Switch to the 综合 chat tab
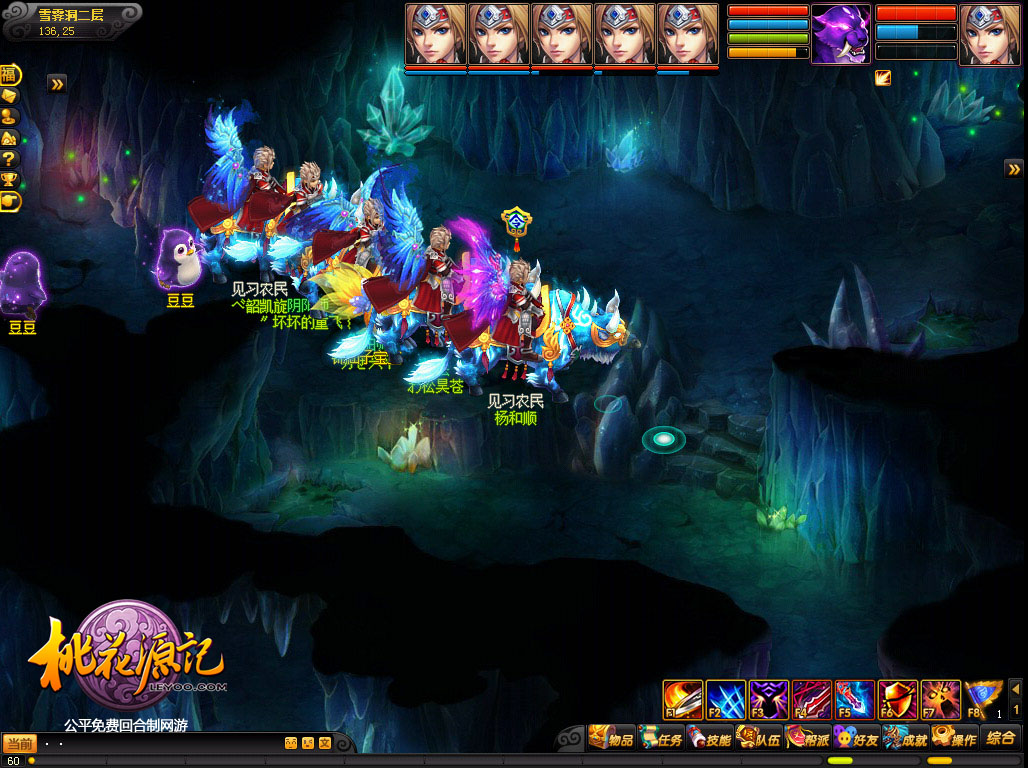This screenshot has height=768, width=1028. [1000, 738]
